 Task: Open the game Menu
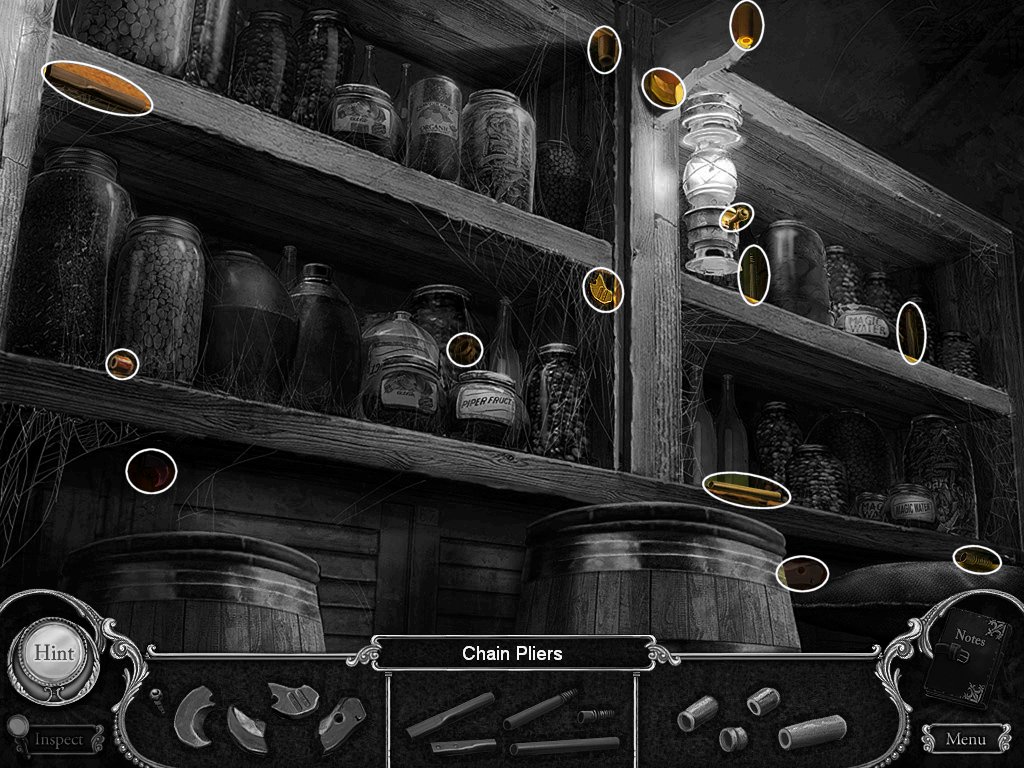click(964, 740)
